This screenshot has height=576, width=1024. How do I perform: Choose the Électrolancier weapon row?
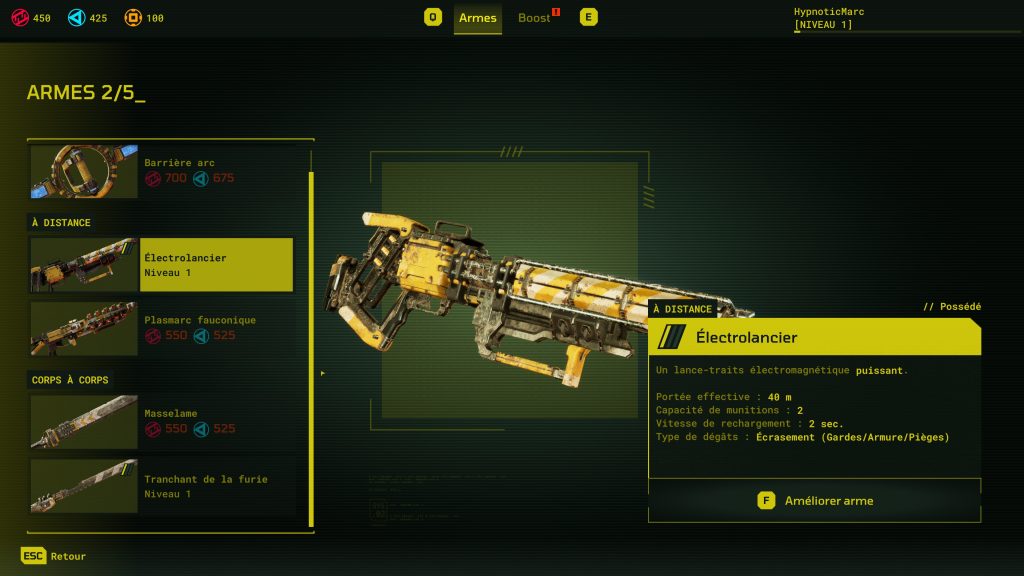[x=163, y=265]
